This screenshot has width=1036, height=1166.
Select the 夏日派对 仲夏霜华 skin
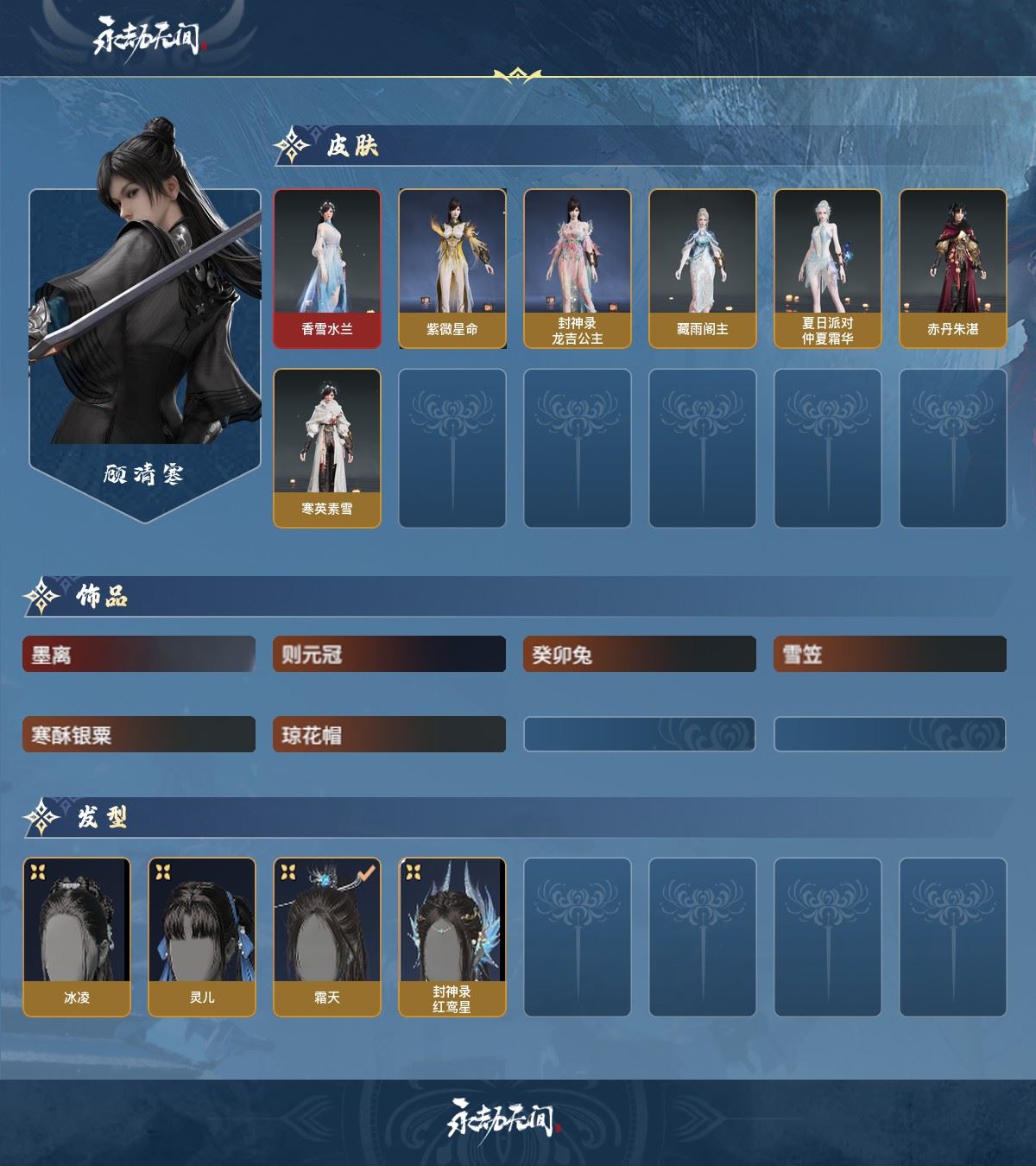coord(828,269)
